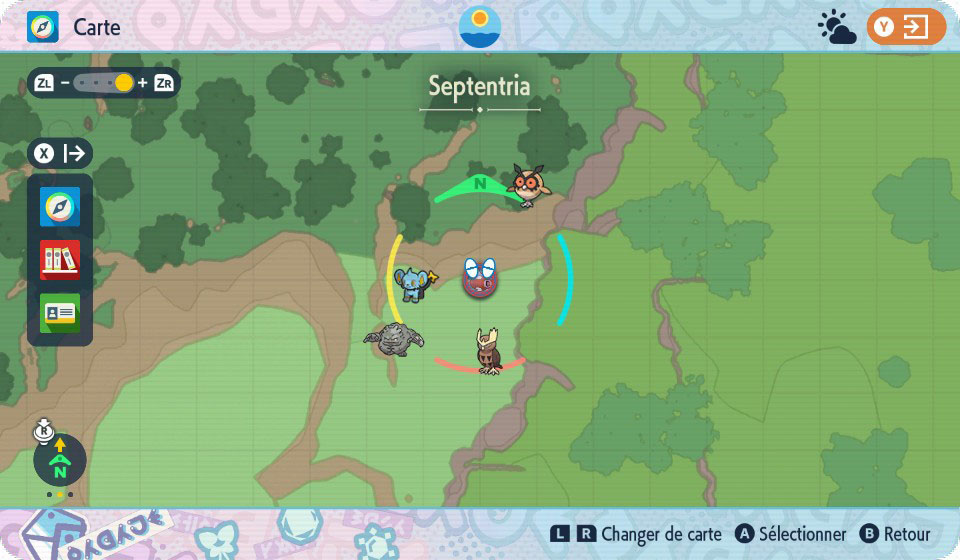960x560 pixels.
Task: Choose the Noctowl marker on the map
Action: point(489,351)
